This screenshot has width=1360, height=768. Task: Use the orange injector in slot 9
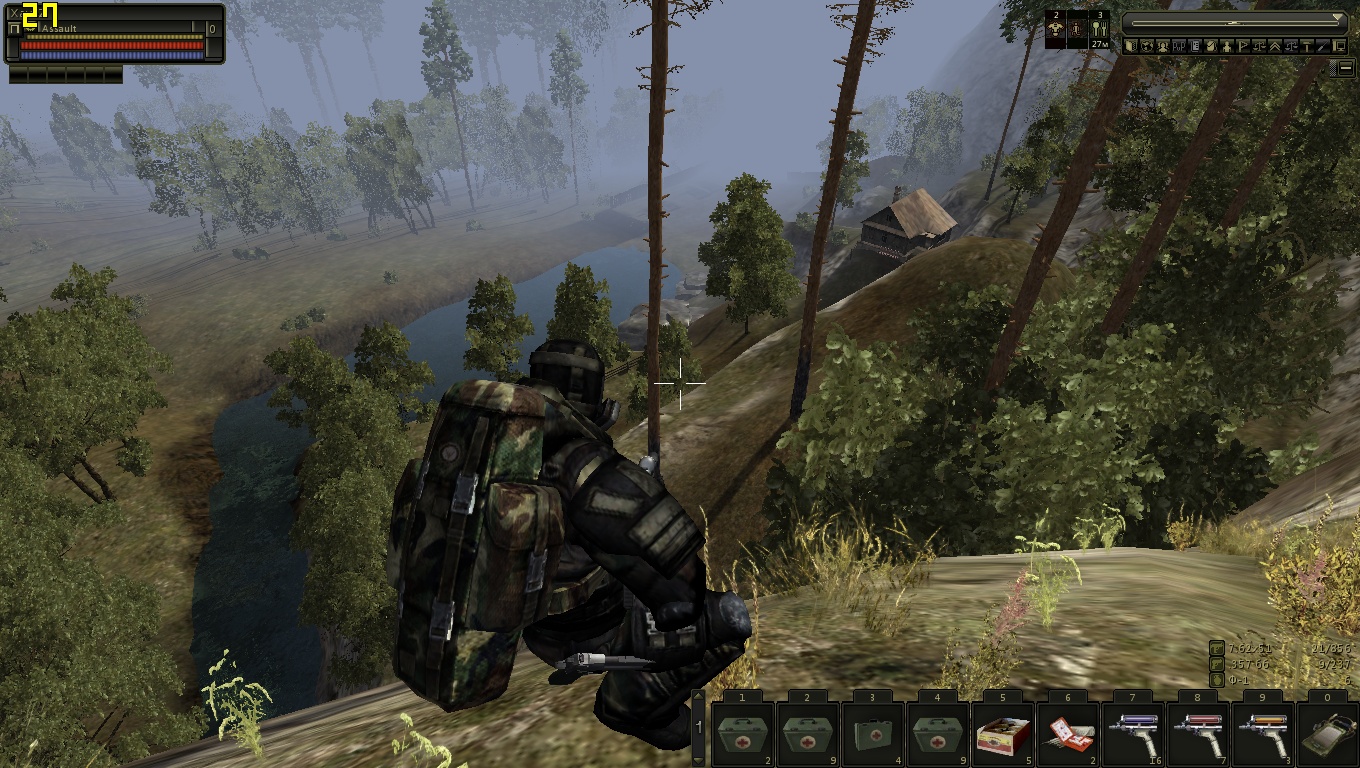(1263, 734)
